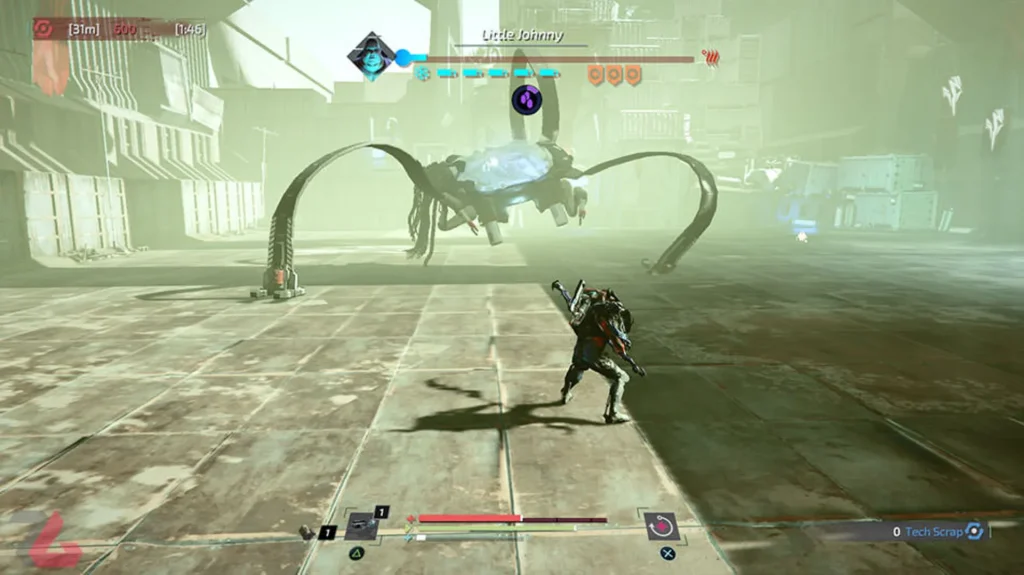1024x575 pixels.
Task: Click the red flame icon by boss bar
Action: coord(711,57)
